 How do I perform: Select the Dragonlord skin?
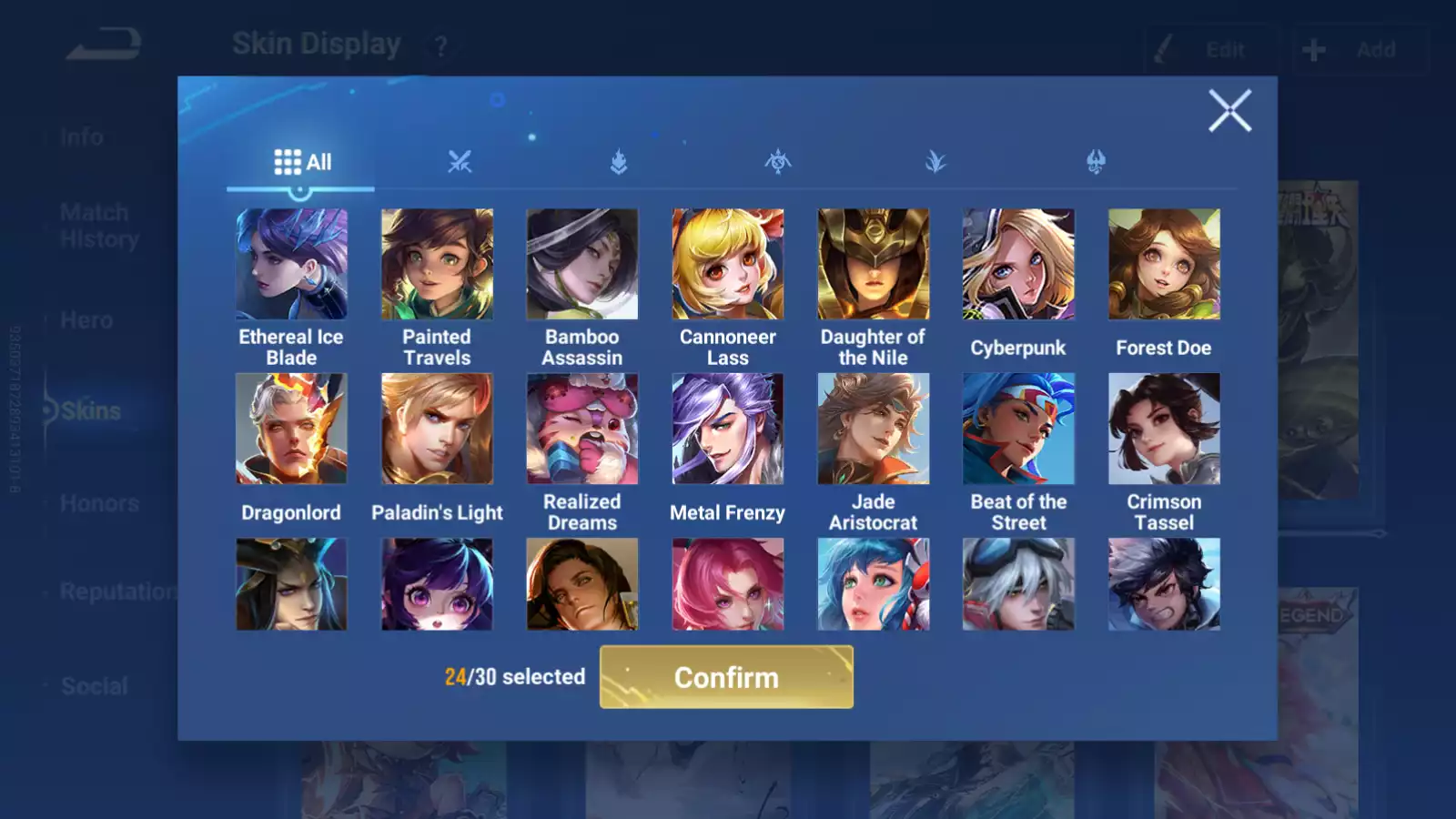291,429
